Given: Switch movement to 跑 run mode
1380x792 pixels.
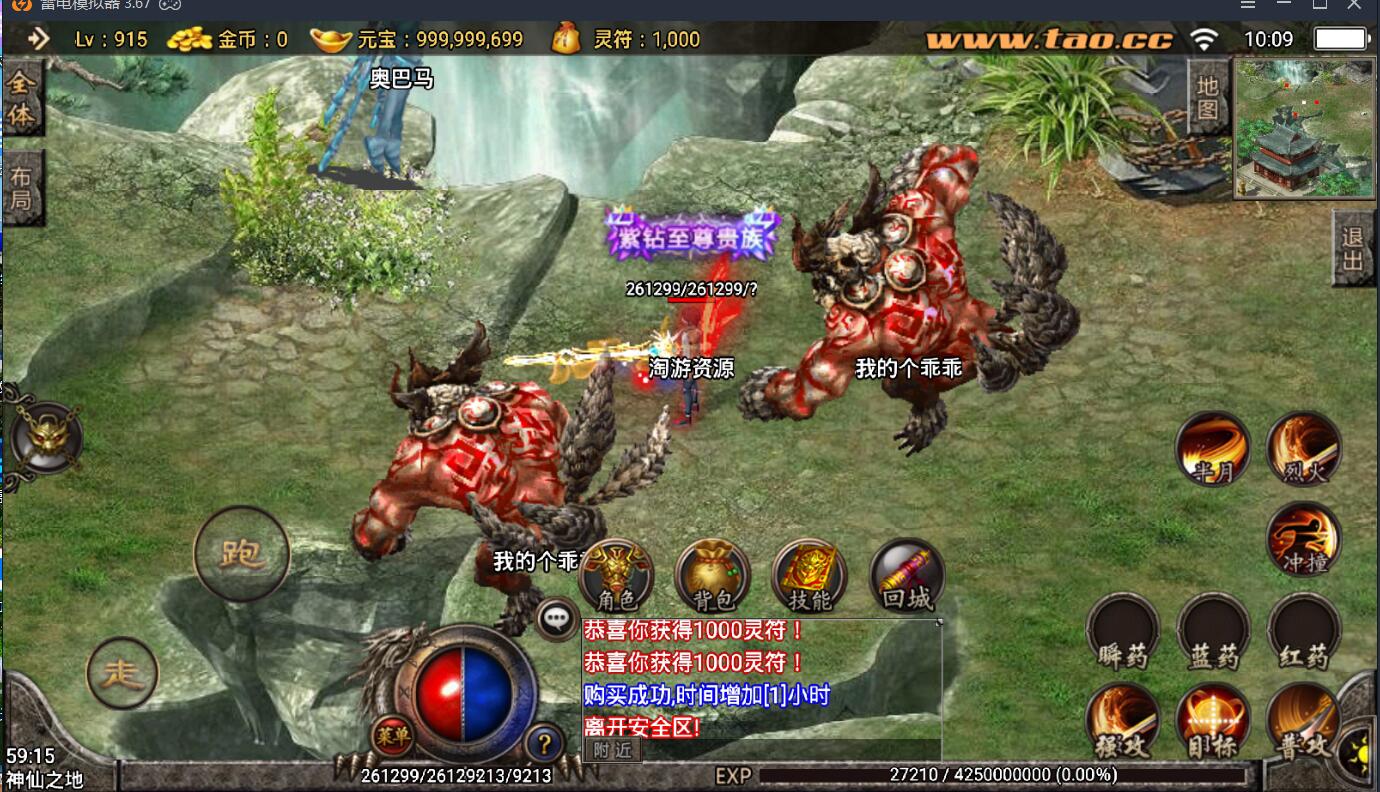Looking at the screenshot, I should (241, 552).
